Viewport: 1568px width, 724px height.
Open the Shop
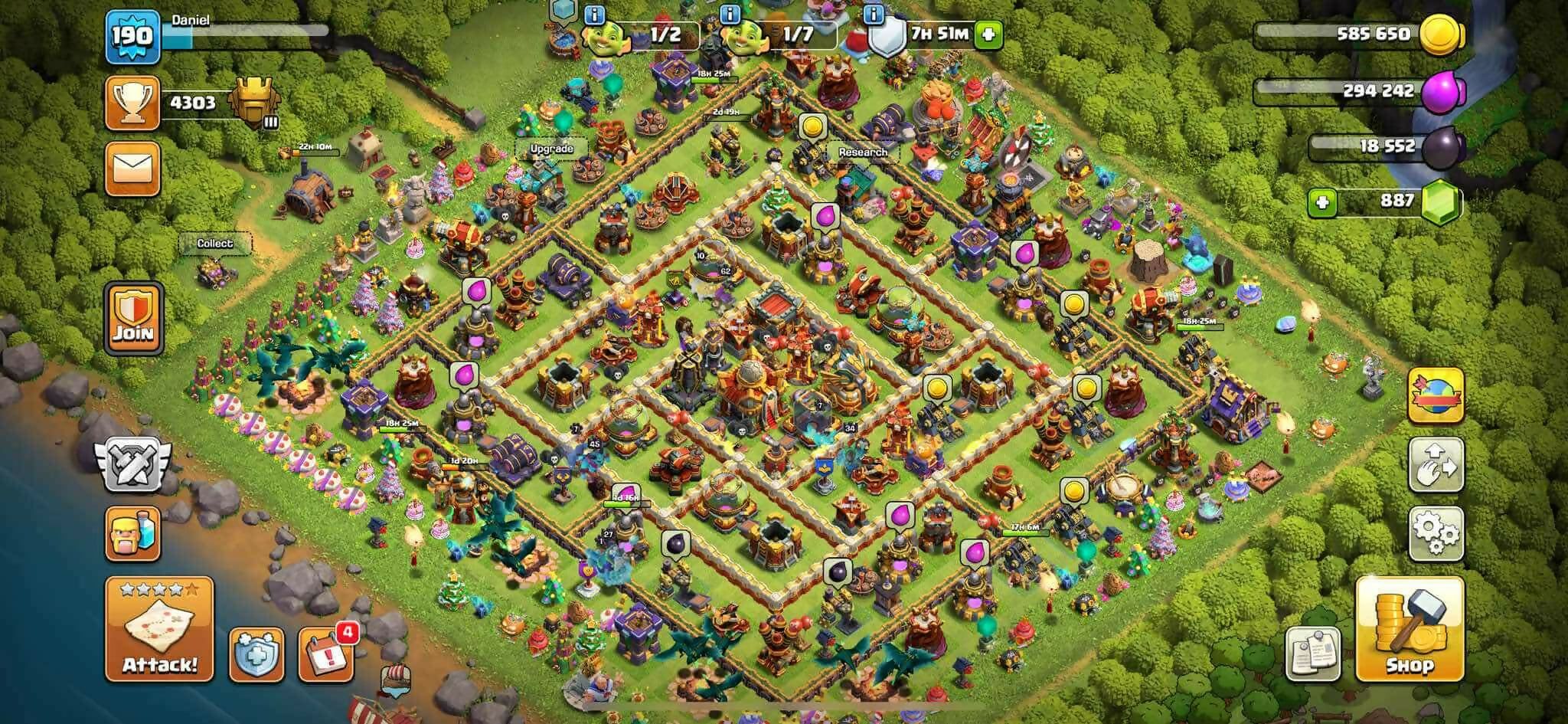[1409, 630]
